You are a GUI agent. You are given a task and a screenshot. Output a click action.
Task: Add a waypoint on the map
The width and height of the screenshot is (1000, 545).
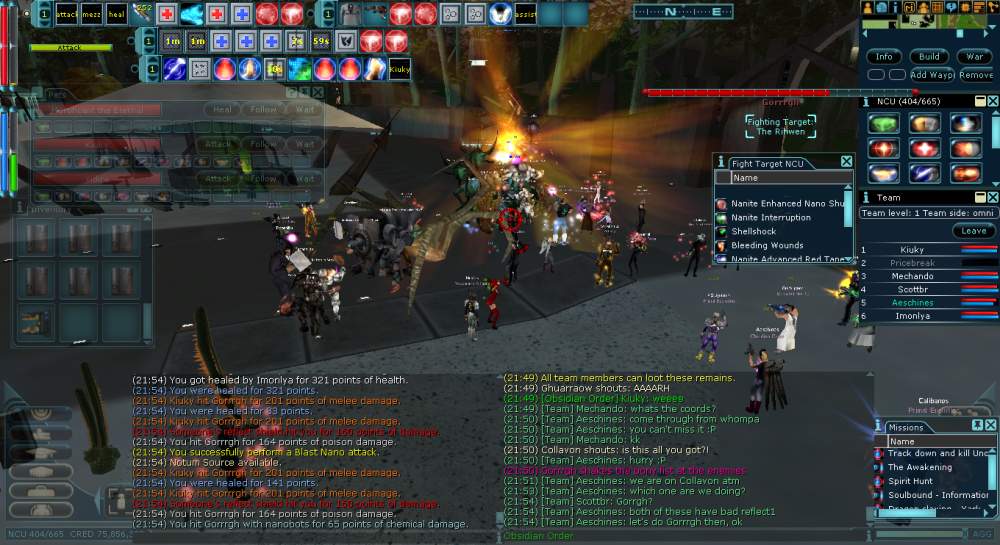coord(932,75)
